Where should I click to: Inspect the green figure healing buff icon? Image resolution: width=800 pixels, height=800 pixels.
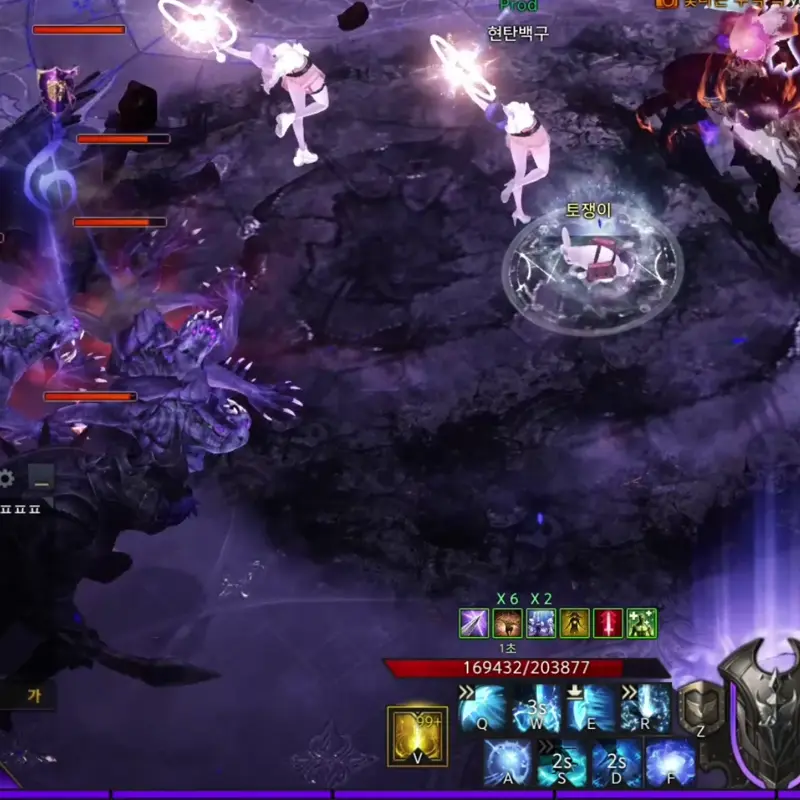click(x=641, y=623)
